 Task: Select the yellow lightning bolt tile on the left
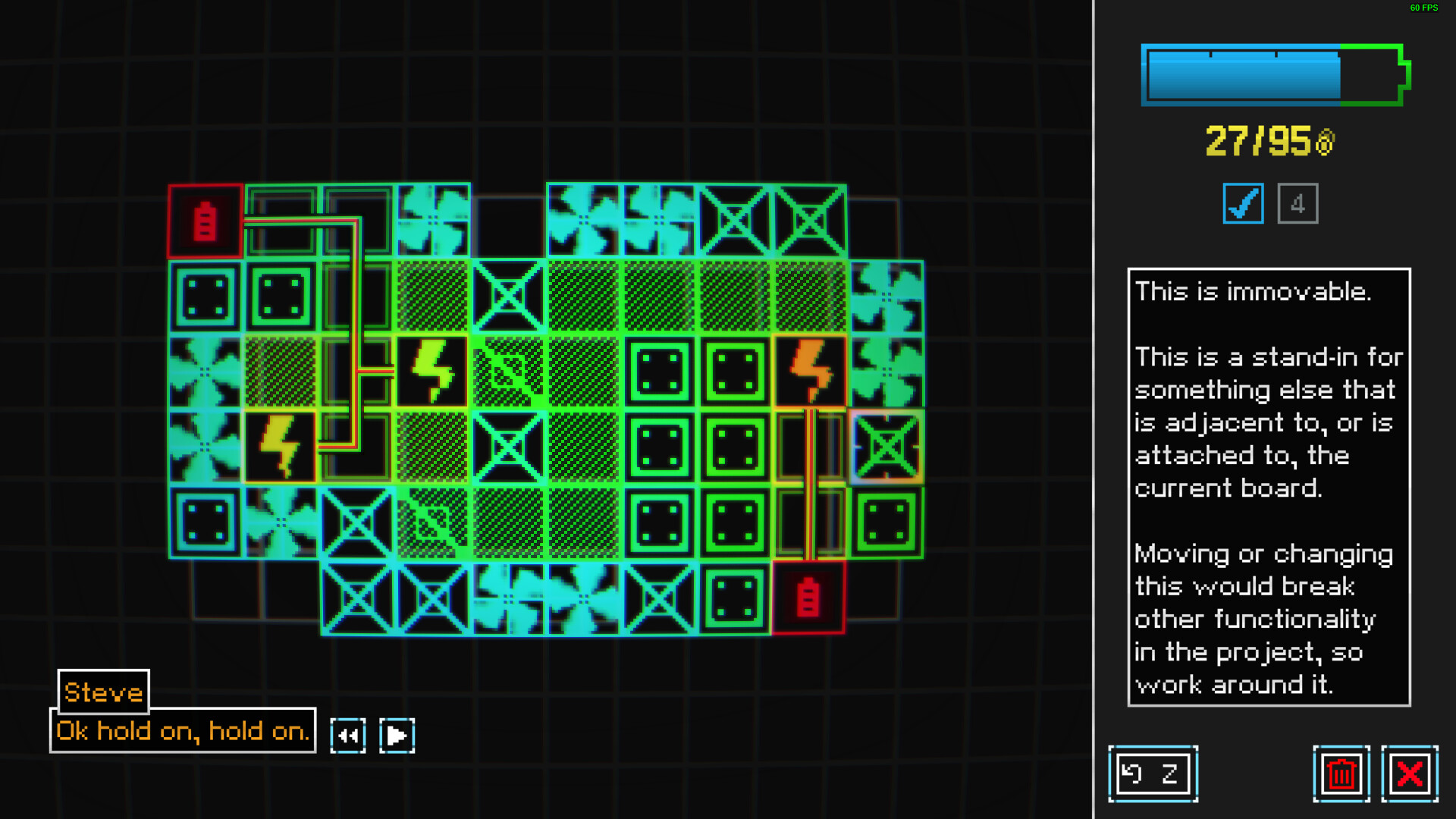(x=281, y=446)
